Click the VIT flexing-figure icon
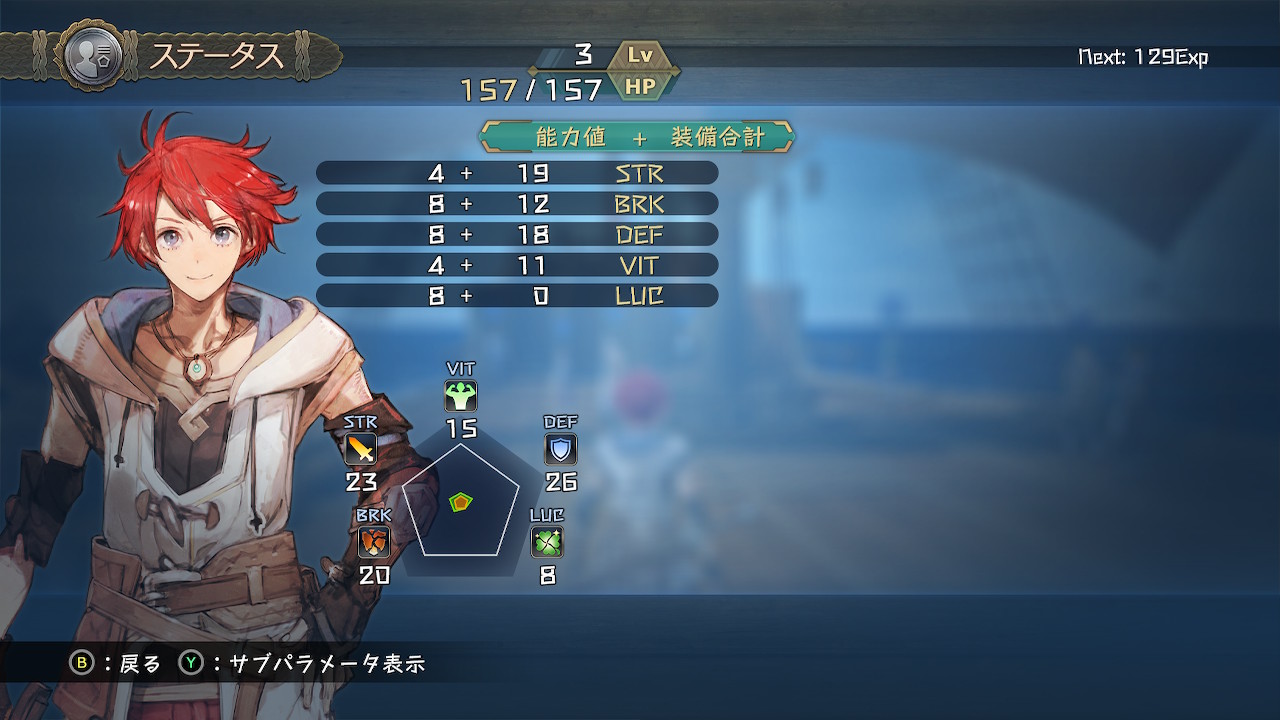 pos(461,396)
